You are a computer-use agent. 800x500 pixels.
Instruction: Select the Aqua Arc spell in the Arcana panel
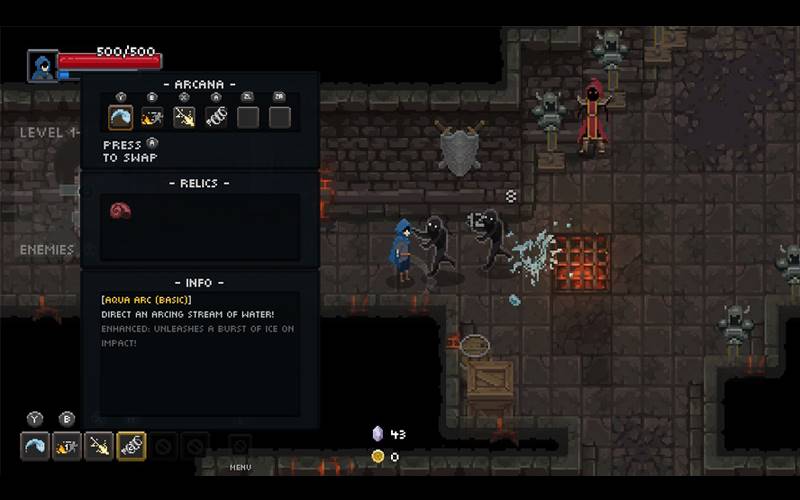tap(121, 117)
